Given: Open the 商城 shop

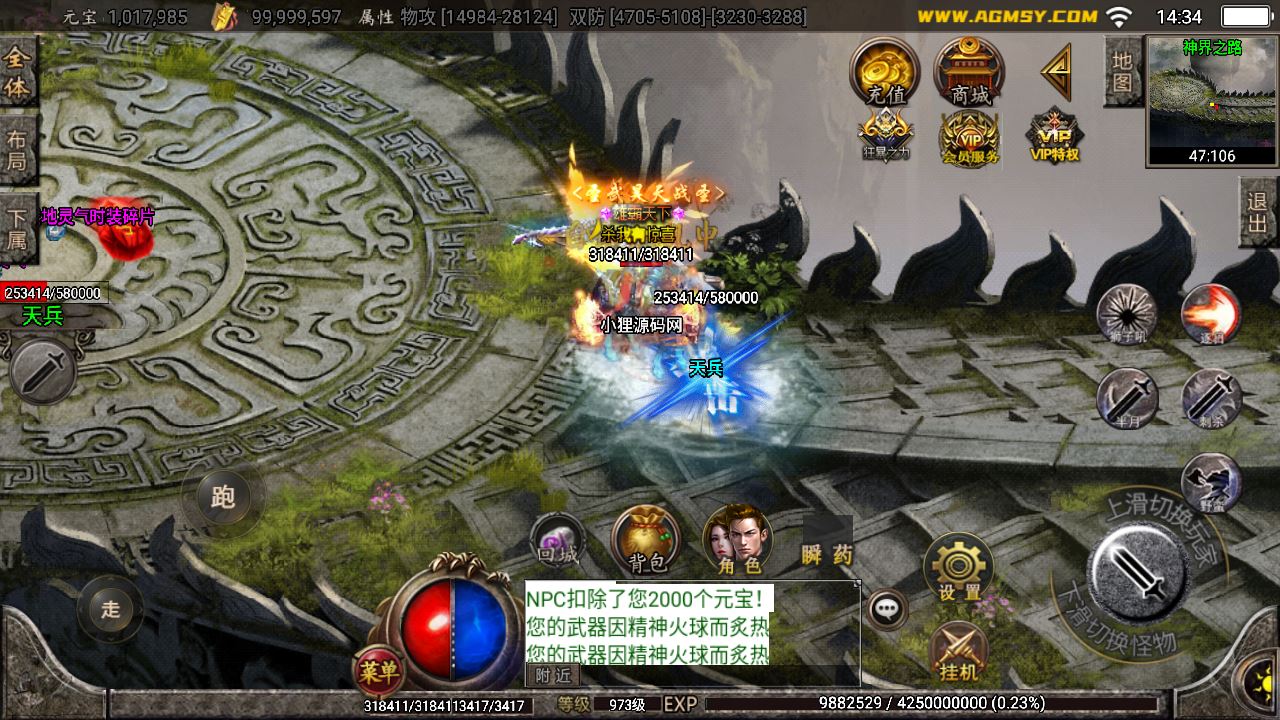Looking at the screenshot, I should pyautogui.click(x=969, y=72).
